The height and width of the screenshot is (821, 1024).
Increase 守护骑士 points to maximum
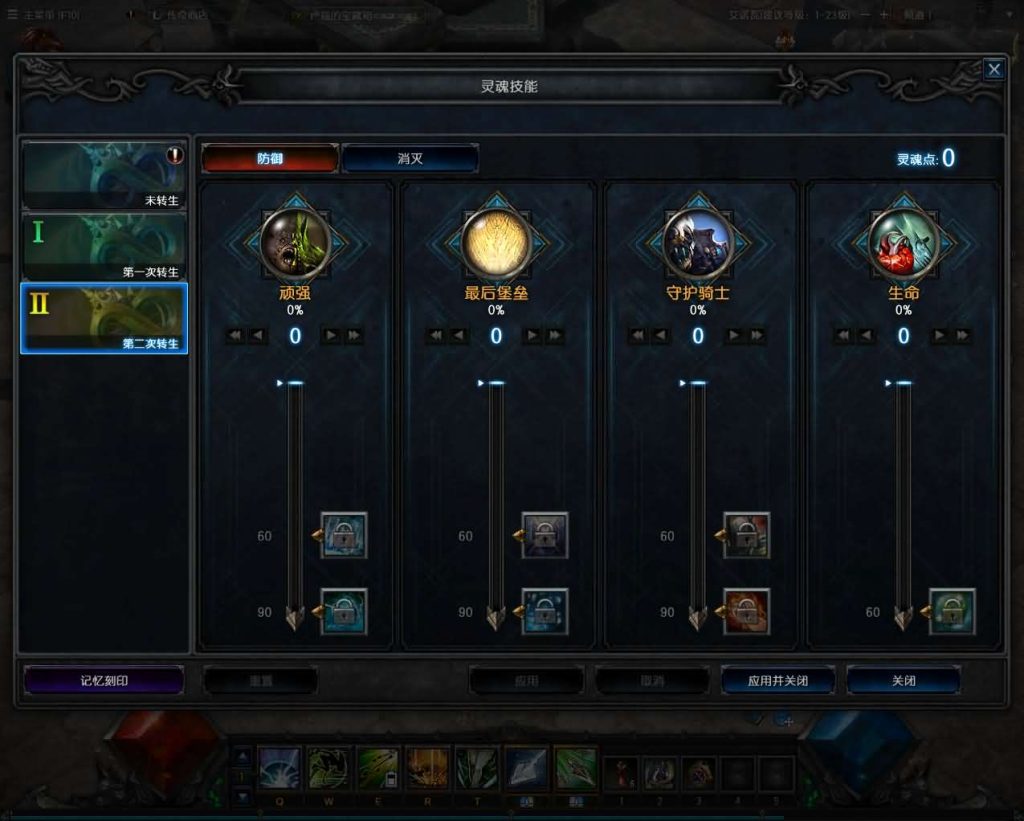757,336
